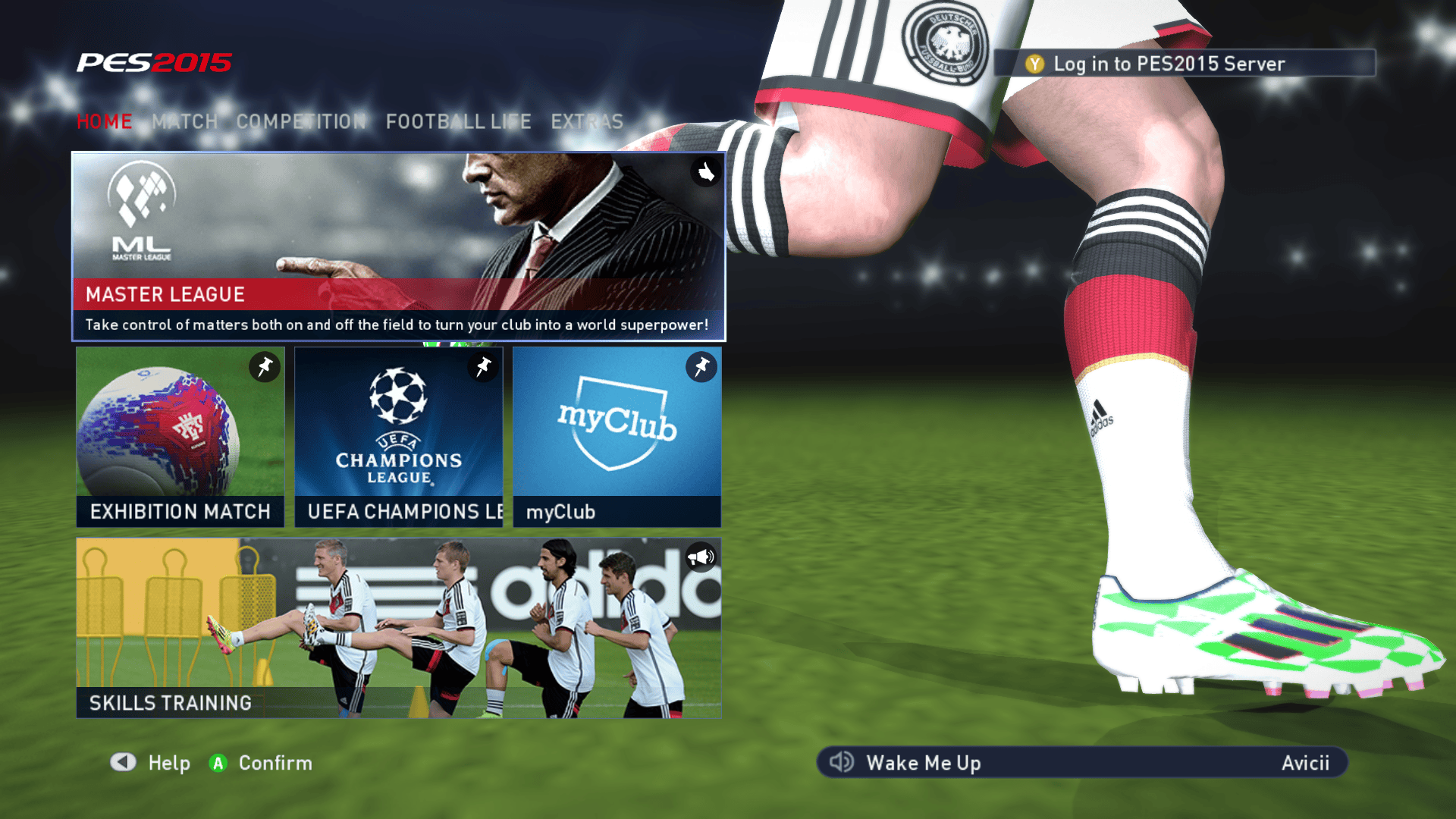This screenshot has width=1456, height=819.
Task: Open the EXTRAS tab
Action: click(x=587, y=121)
